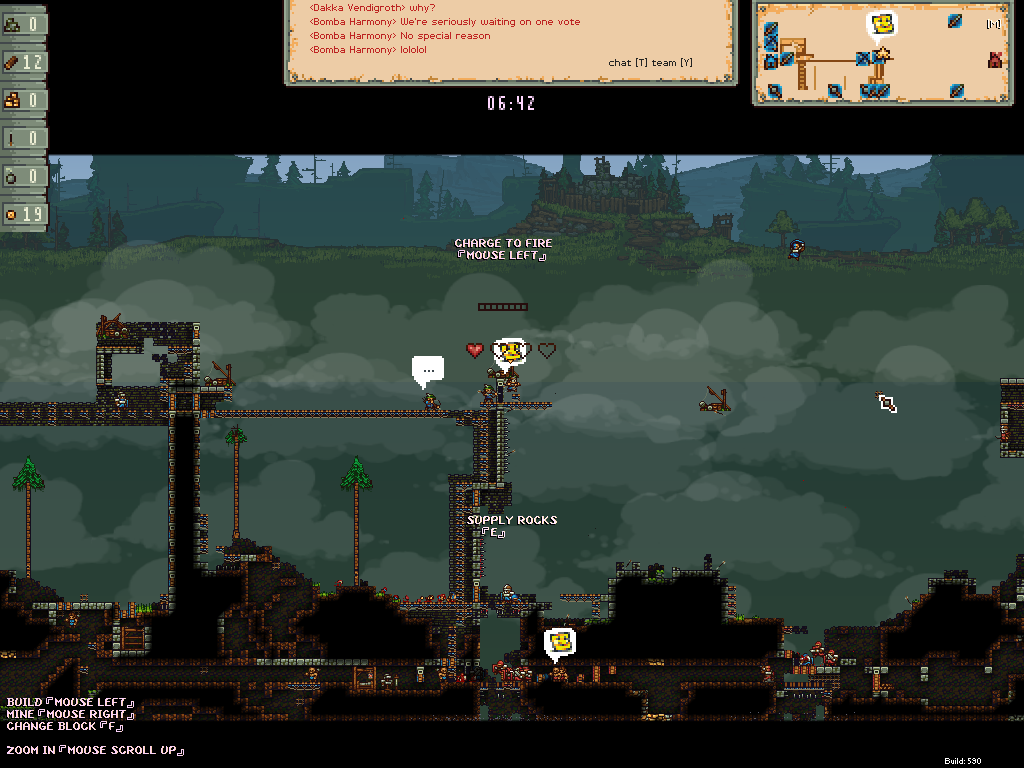Click the gold star player marker on minimap
Screen dimensions: 1024x768
(882, 53)
